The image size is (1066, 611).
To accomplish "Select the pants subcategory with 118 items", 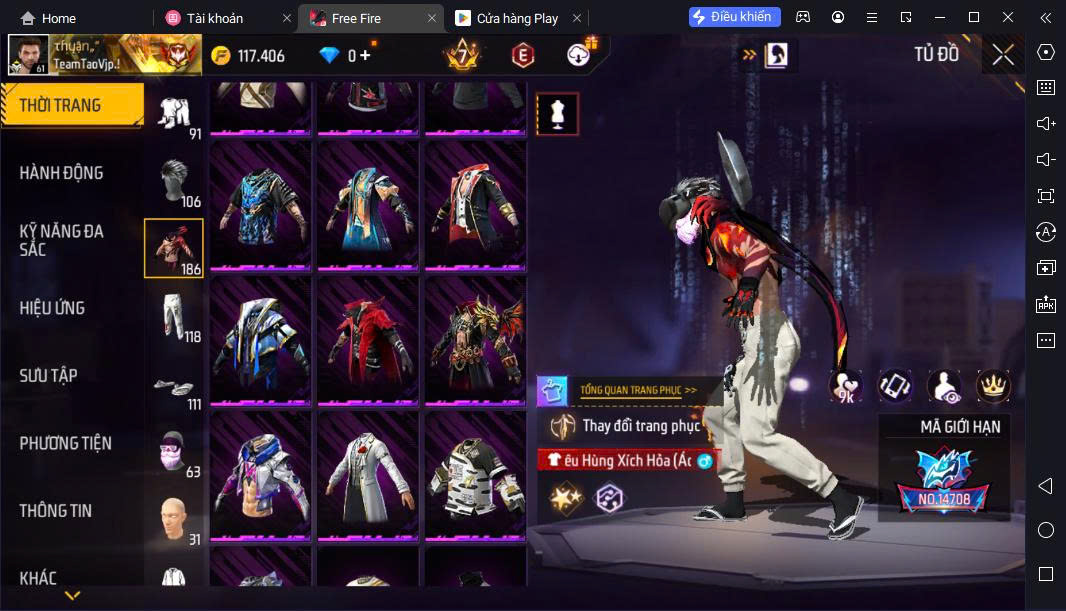I will (175, 316).
